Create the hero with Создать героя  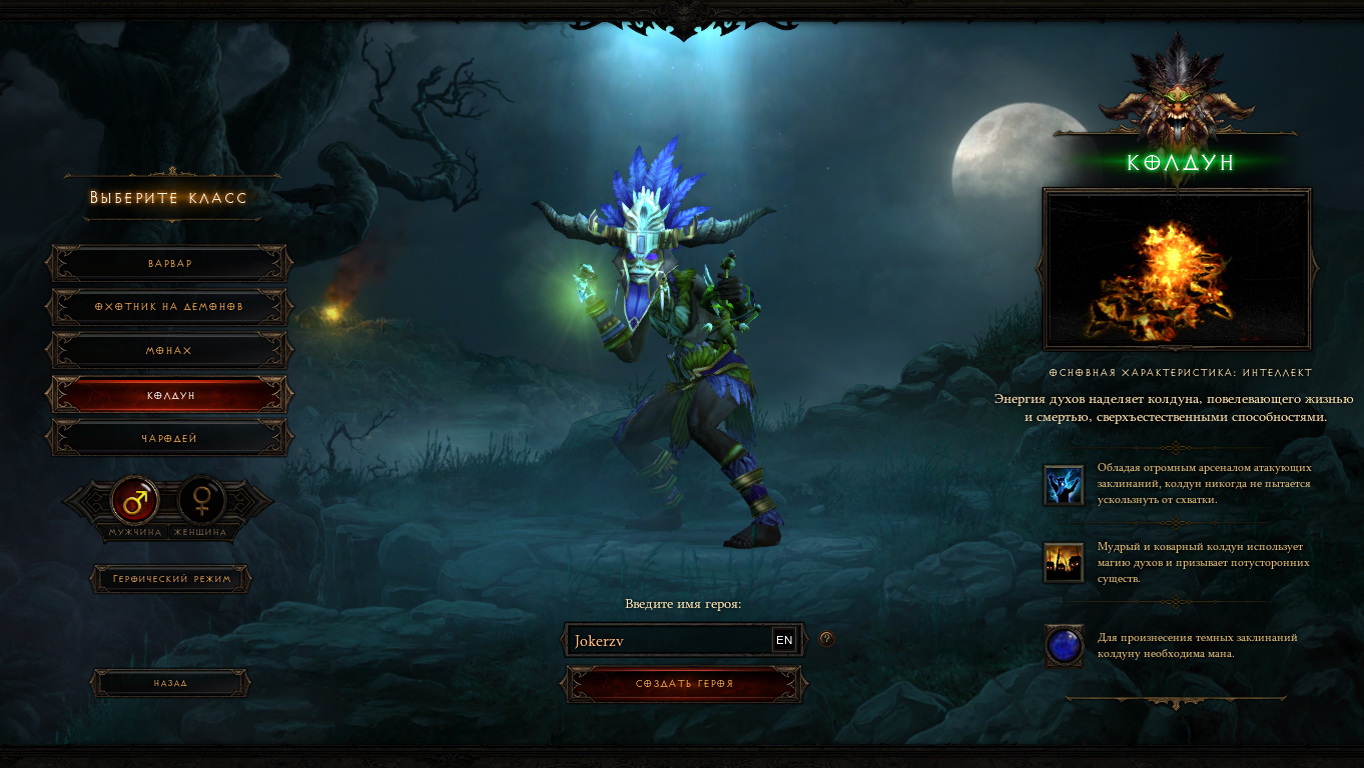tap(684, 684)
